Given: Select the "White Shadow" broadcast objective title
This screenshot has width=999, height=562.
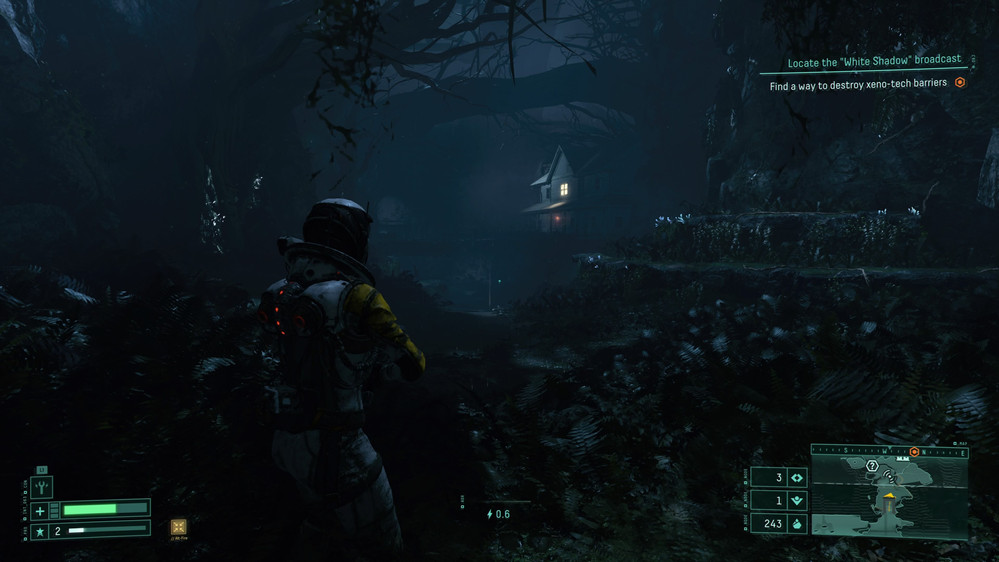Looking at the screenshot, I should point(874,62).
